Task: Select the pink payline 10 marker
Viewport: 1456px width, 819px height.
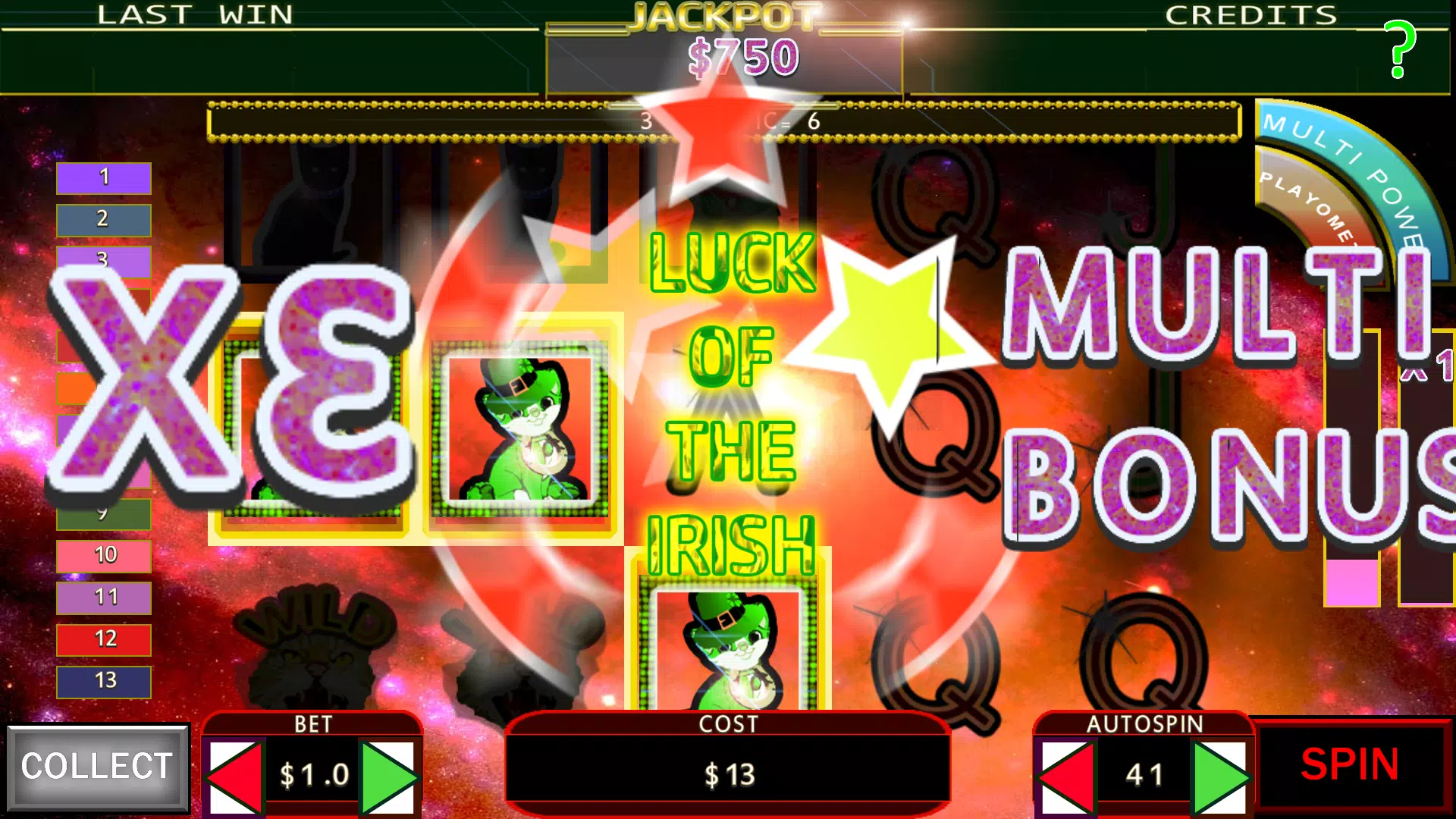Action: pyautogui.click(x=103, y=555)
